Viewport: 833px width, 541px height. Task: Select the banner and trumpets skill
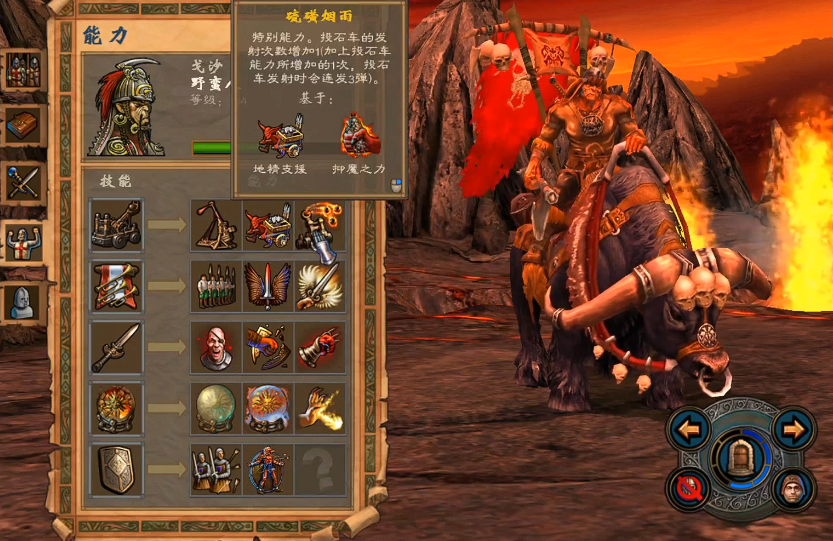click(117, 286)
